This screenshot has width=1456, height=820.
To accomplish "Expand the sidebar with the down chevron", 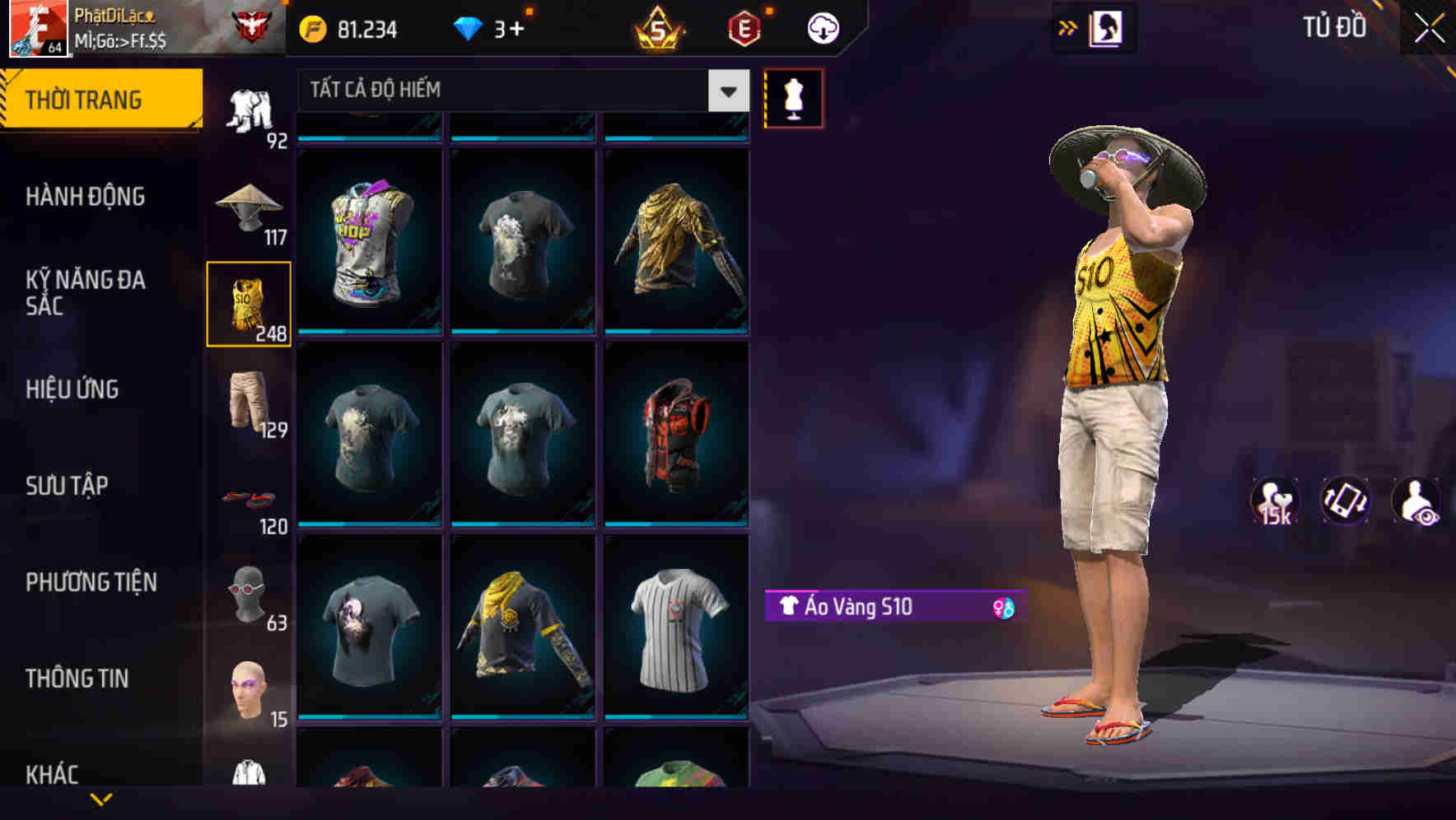I will coord(99,800).
